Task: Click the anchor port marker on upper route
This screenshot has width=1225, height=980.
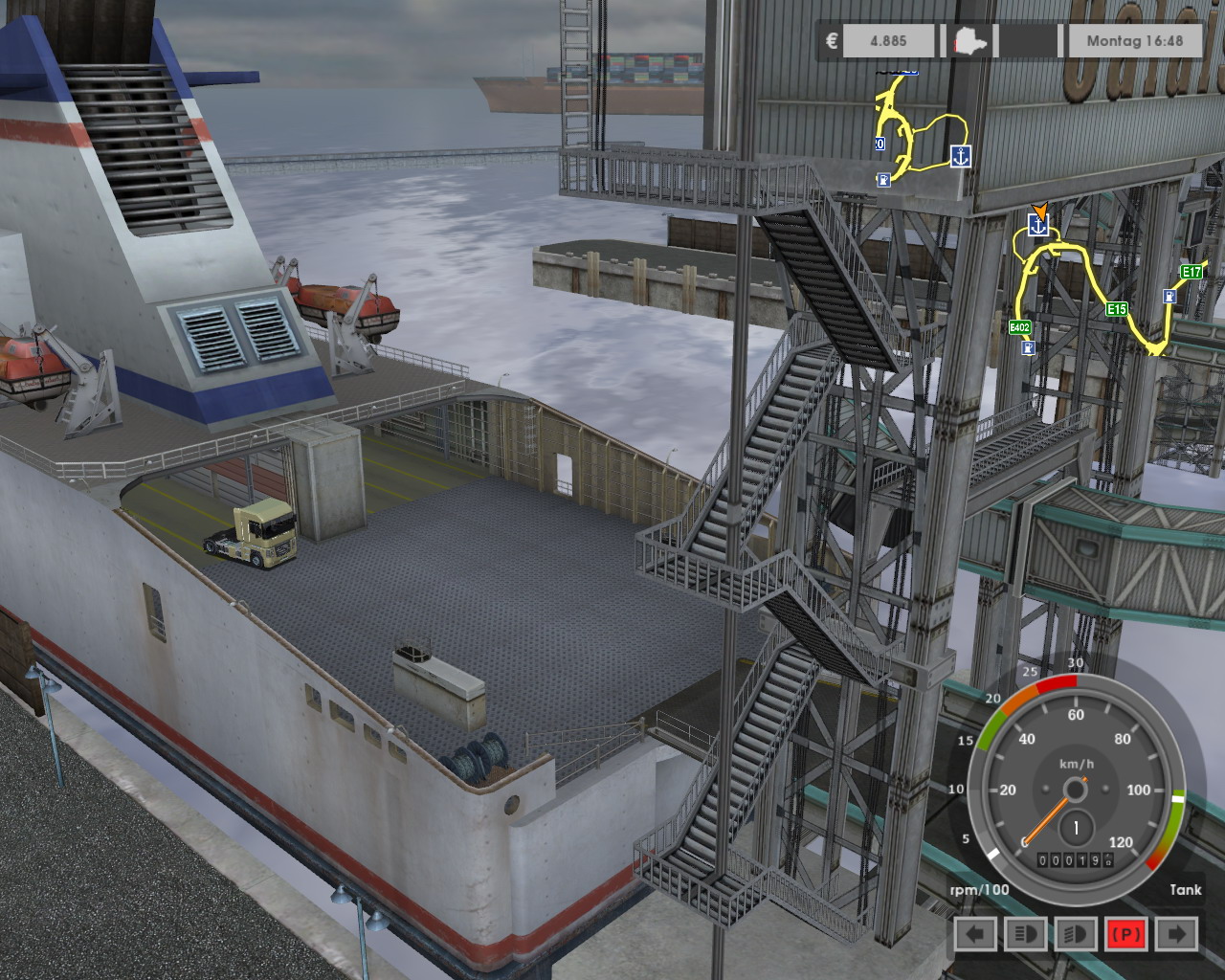Action: (960, 157)
